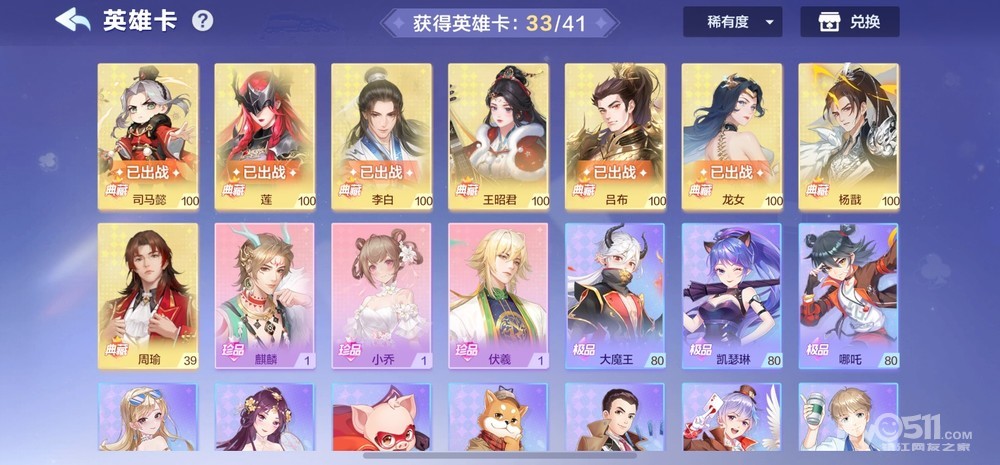Open the 稀有度 sort dropdown
Image resolution: width=1000 pixels, height=465 pixels.
tap(732, 22)
